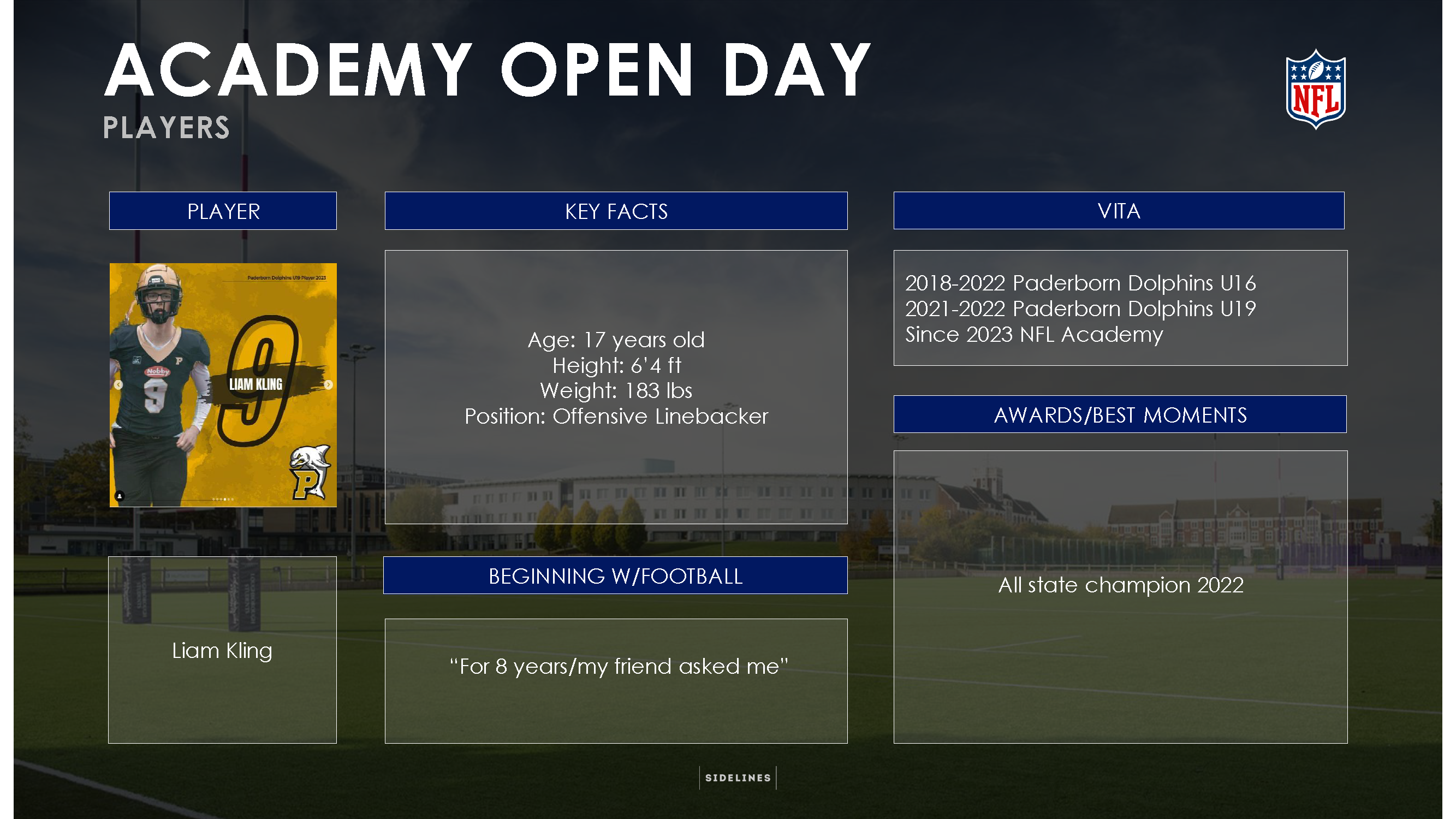
Task: Show tagged people on the photo
Action: pyautogui.click(x=120, y=496)
